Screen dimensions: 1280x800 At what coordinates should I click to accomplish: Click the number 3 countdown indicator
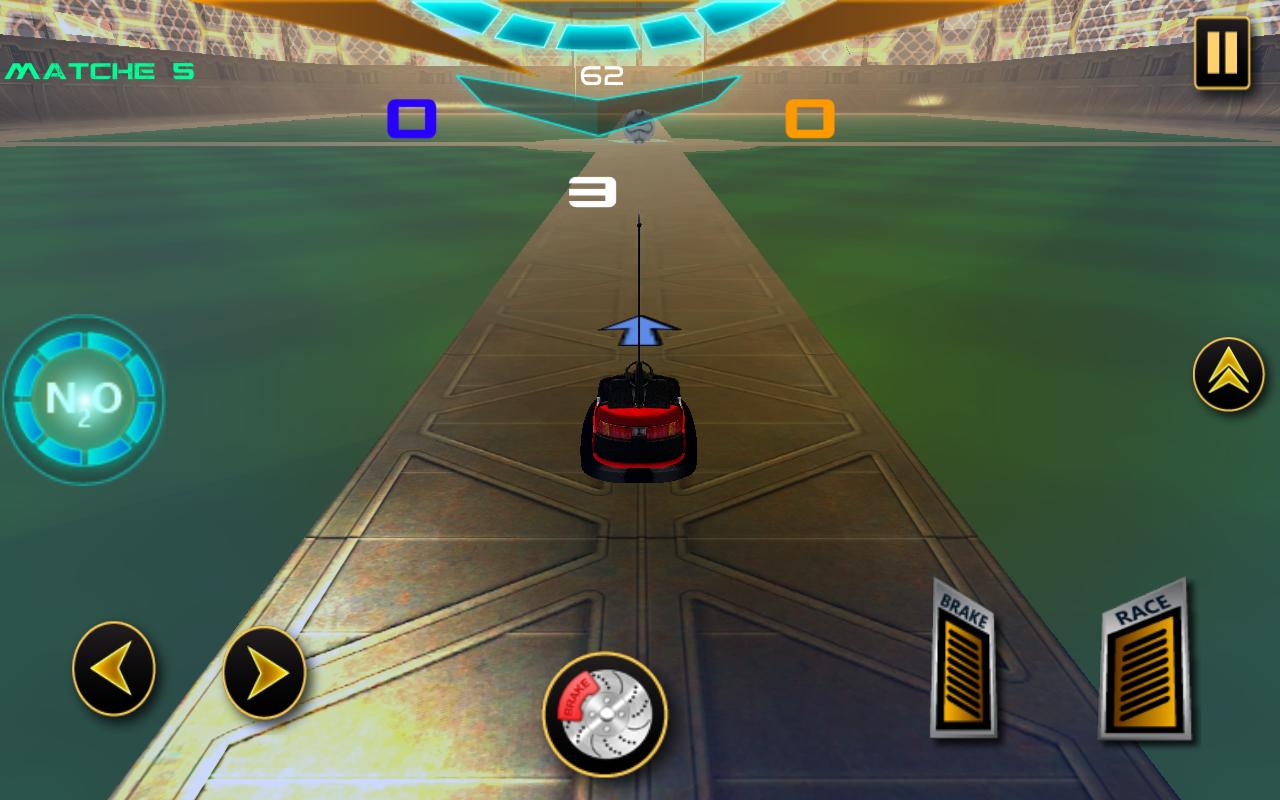click(x=592, y=192)
